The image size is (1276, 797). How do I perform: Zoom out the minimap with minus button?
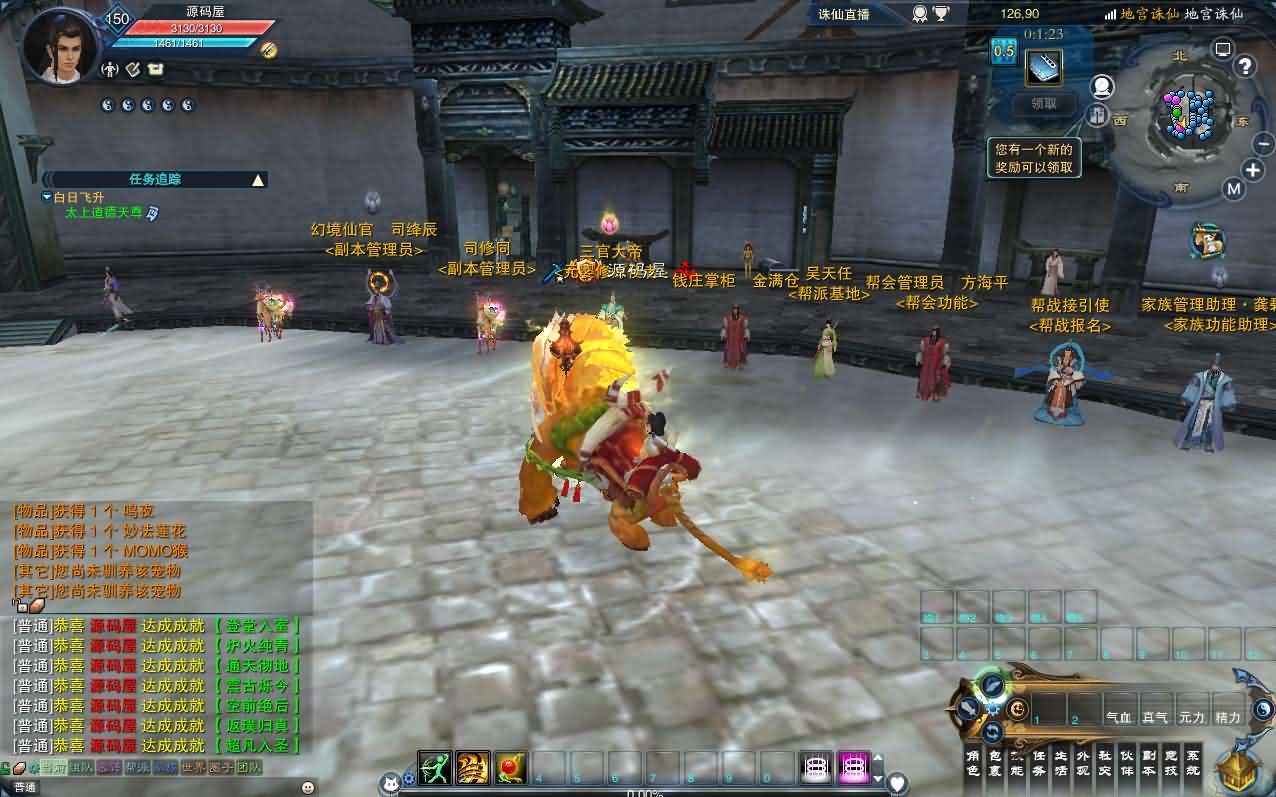(x=1264, y=144)
